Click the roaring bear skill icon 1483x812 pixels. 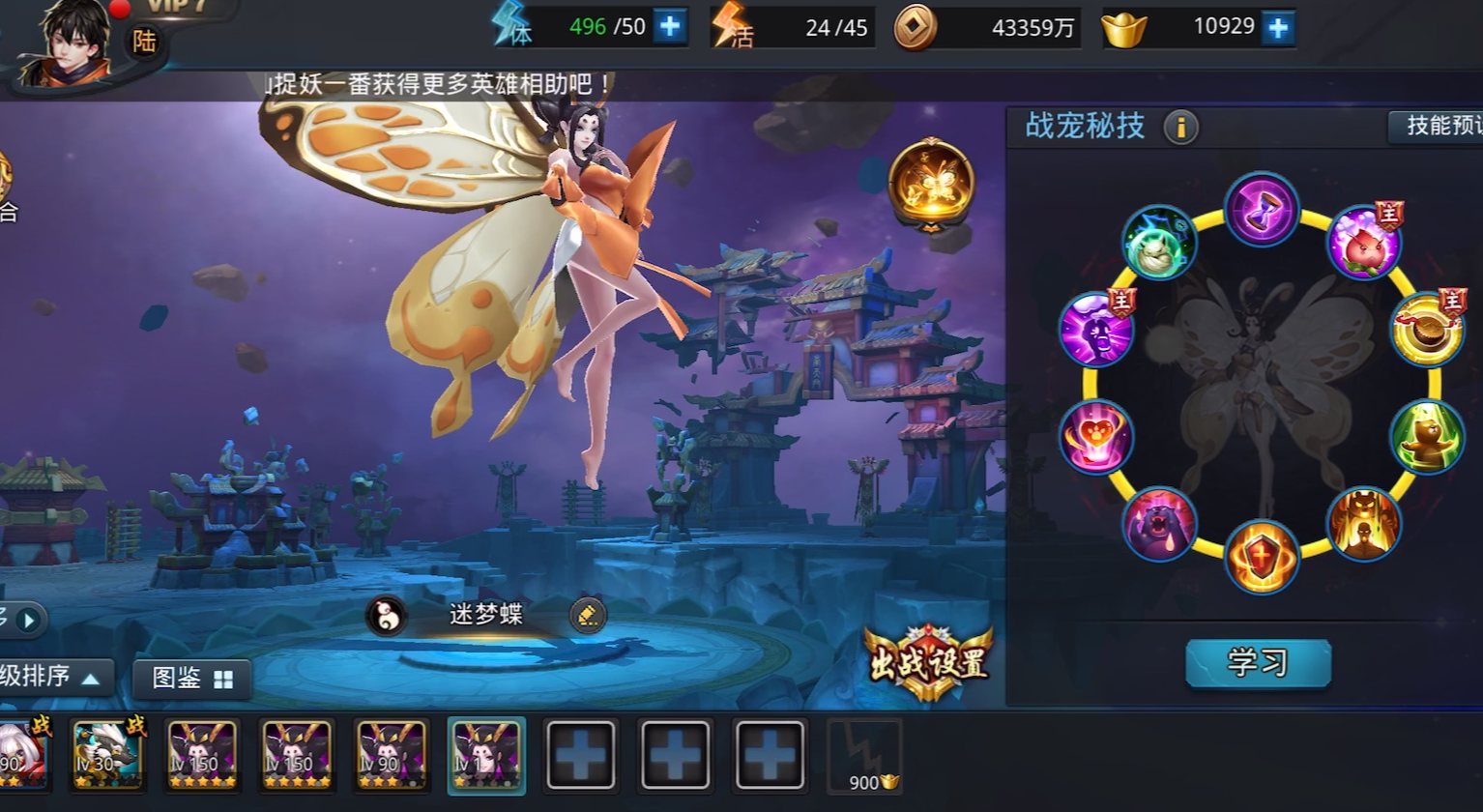1159,523
